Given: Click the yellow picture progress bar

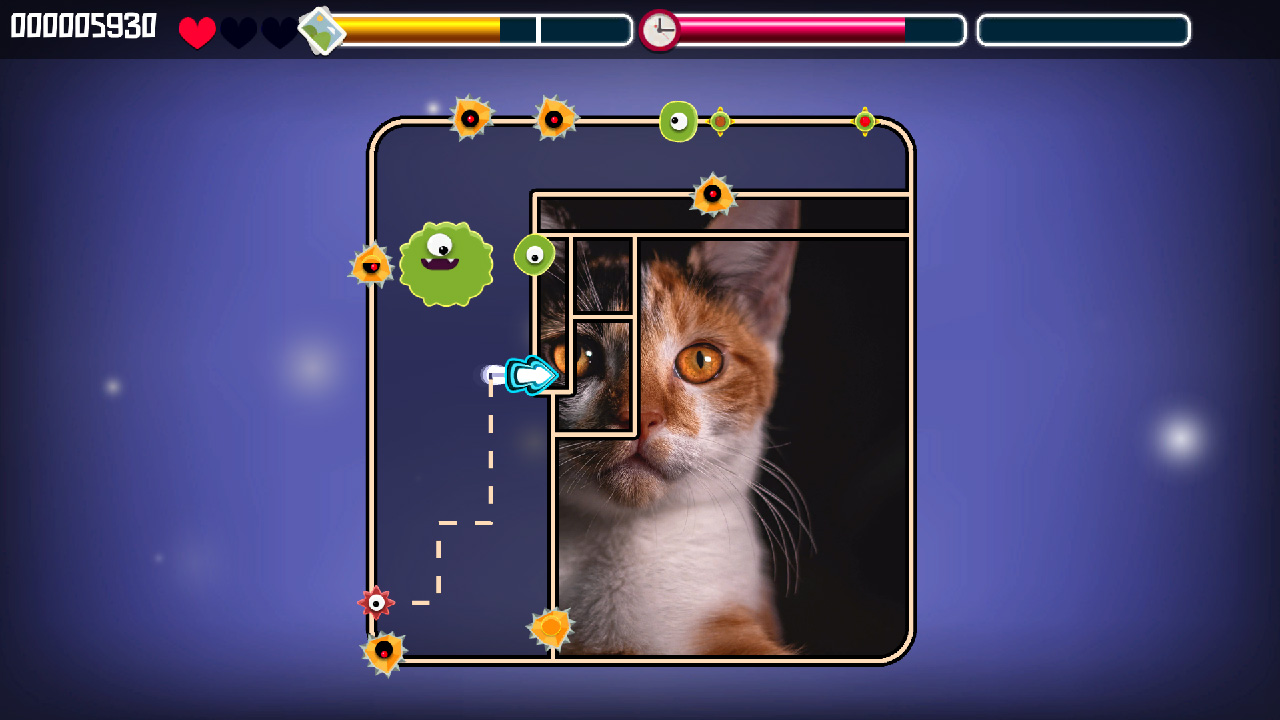Looking at the screenshot, I should point(420,30).
